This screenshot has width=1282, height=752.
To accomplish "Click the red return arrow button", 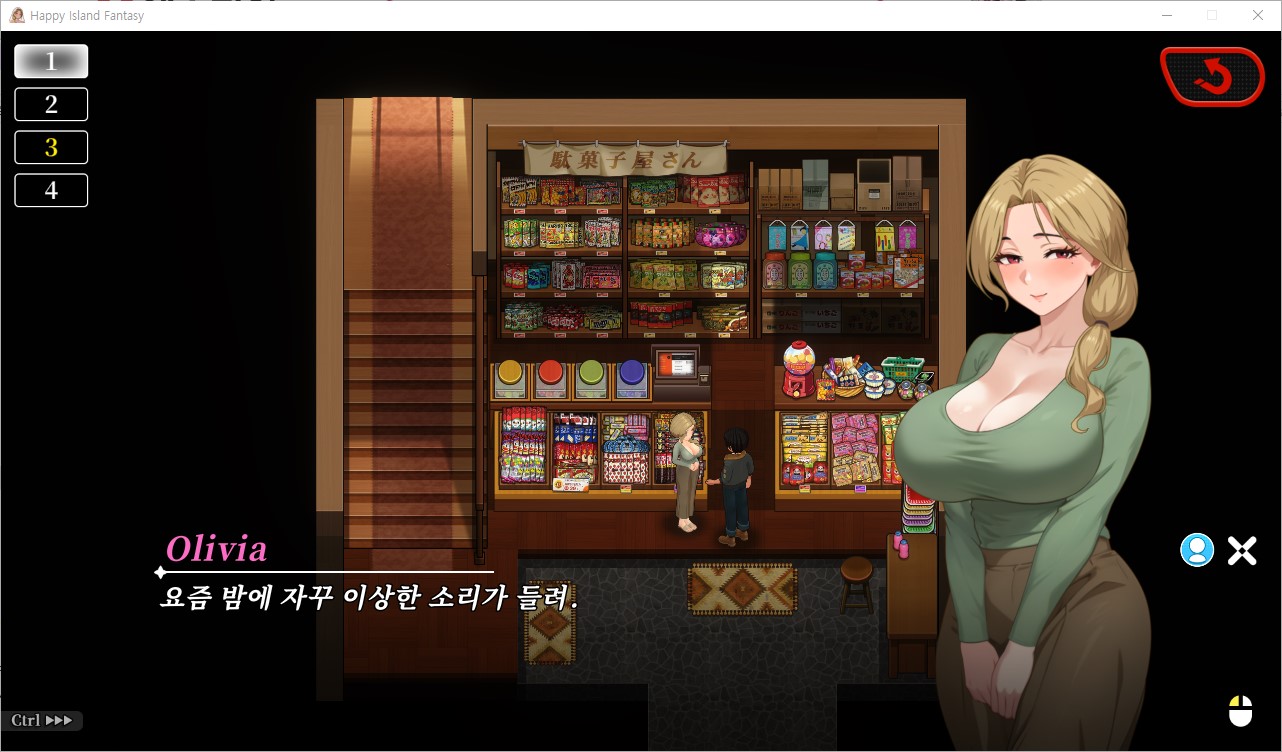I will [1212, 76].
